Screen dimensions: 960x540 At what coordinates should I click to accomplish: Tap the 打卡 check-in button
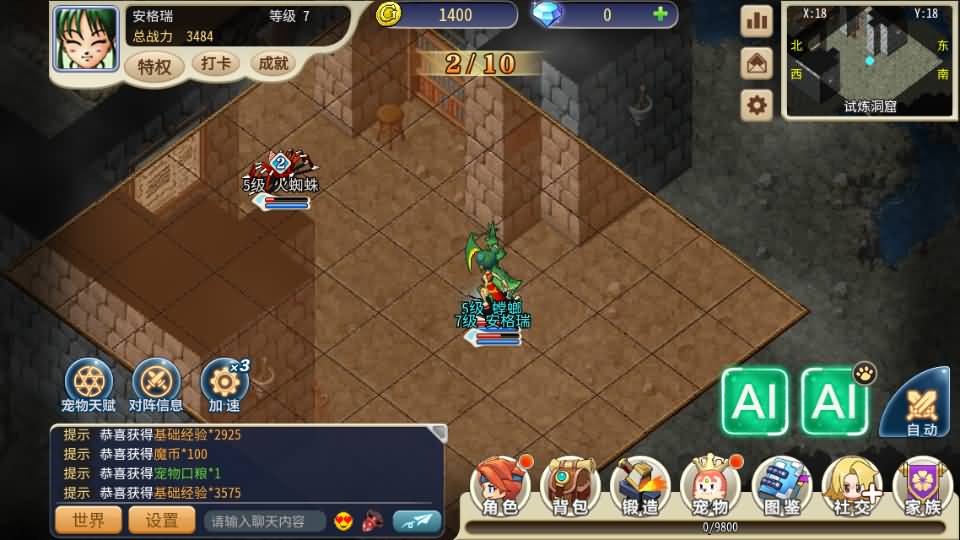(215, 64)
